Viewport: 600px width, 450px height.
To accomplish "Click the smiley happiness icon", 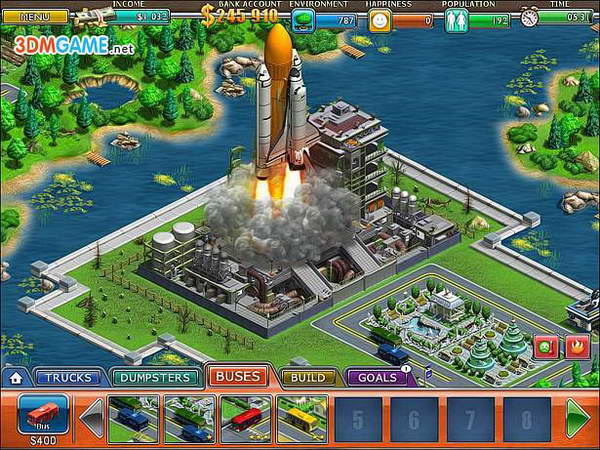I will coord(379,19).
